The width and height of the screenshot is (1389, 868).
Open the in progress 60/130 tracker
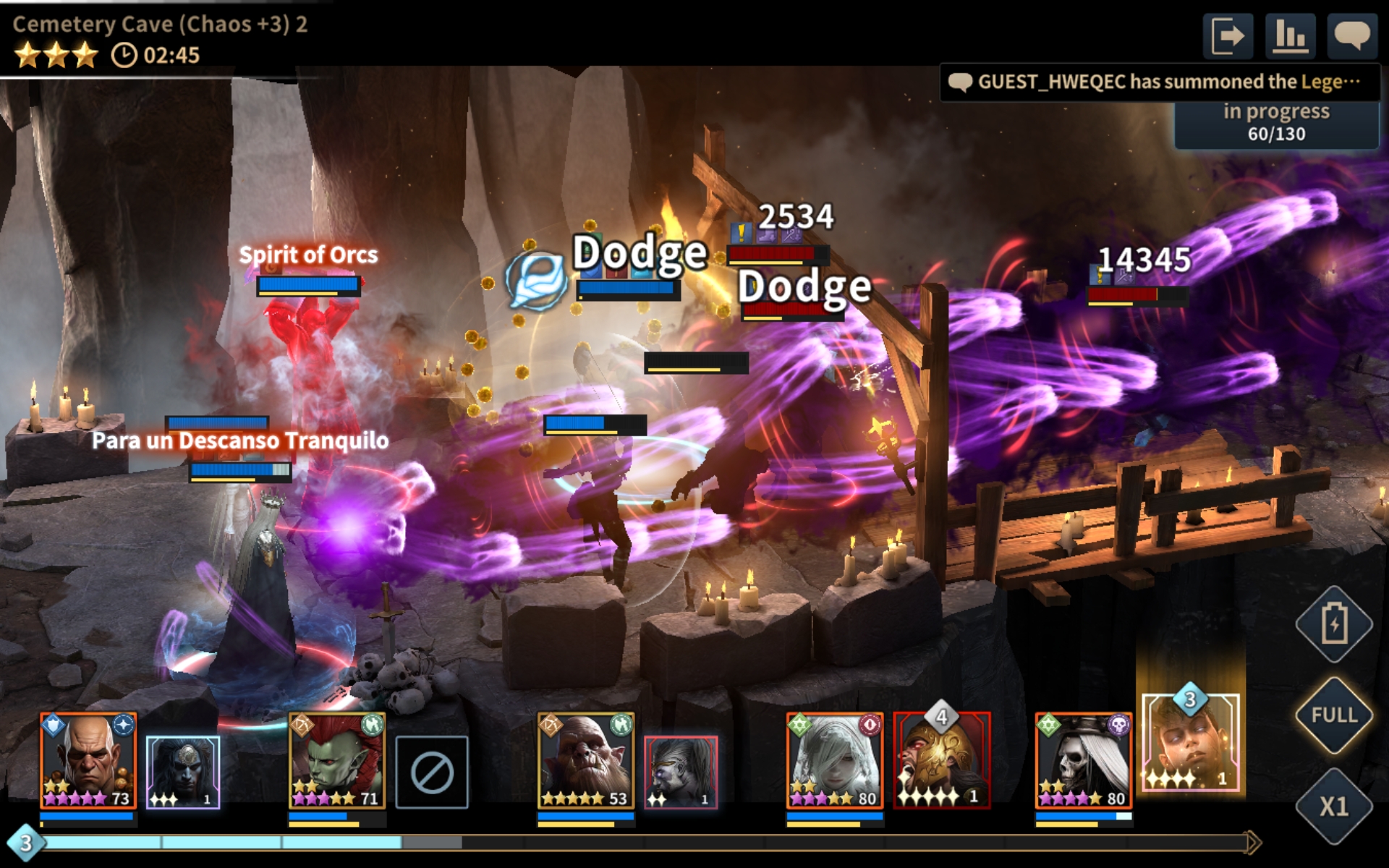coord(1276,123)
